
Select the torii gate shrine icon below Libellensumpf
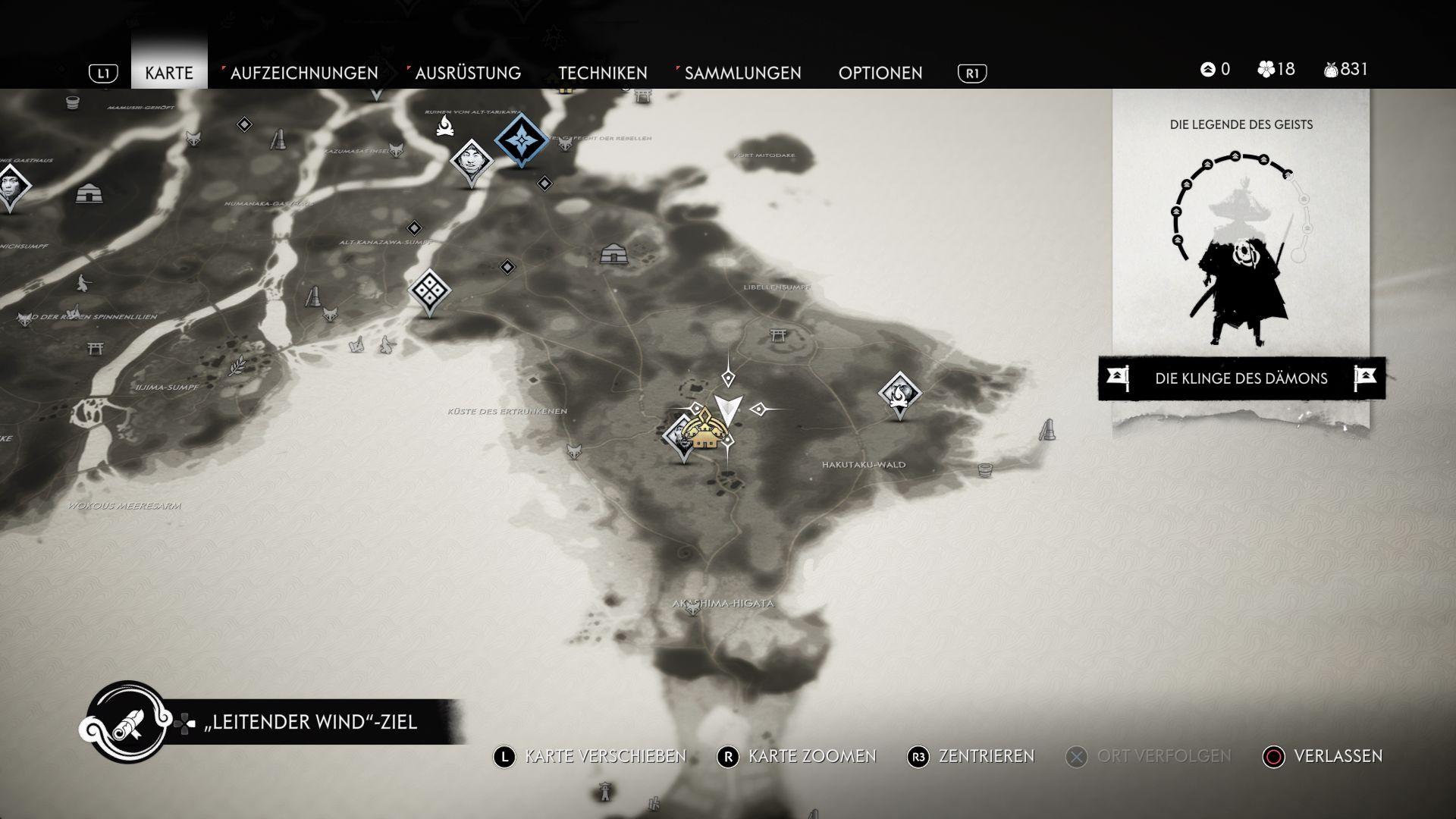[x=777, y=334]
